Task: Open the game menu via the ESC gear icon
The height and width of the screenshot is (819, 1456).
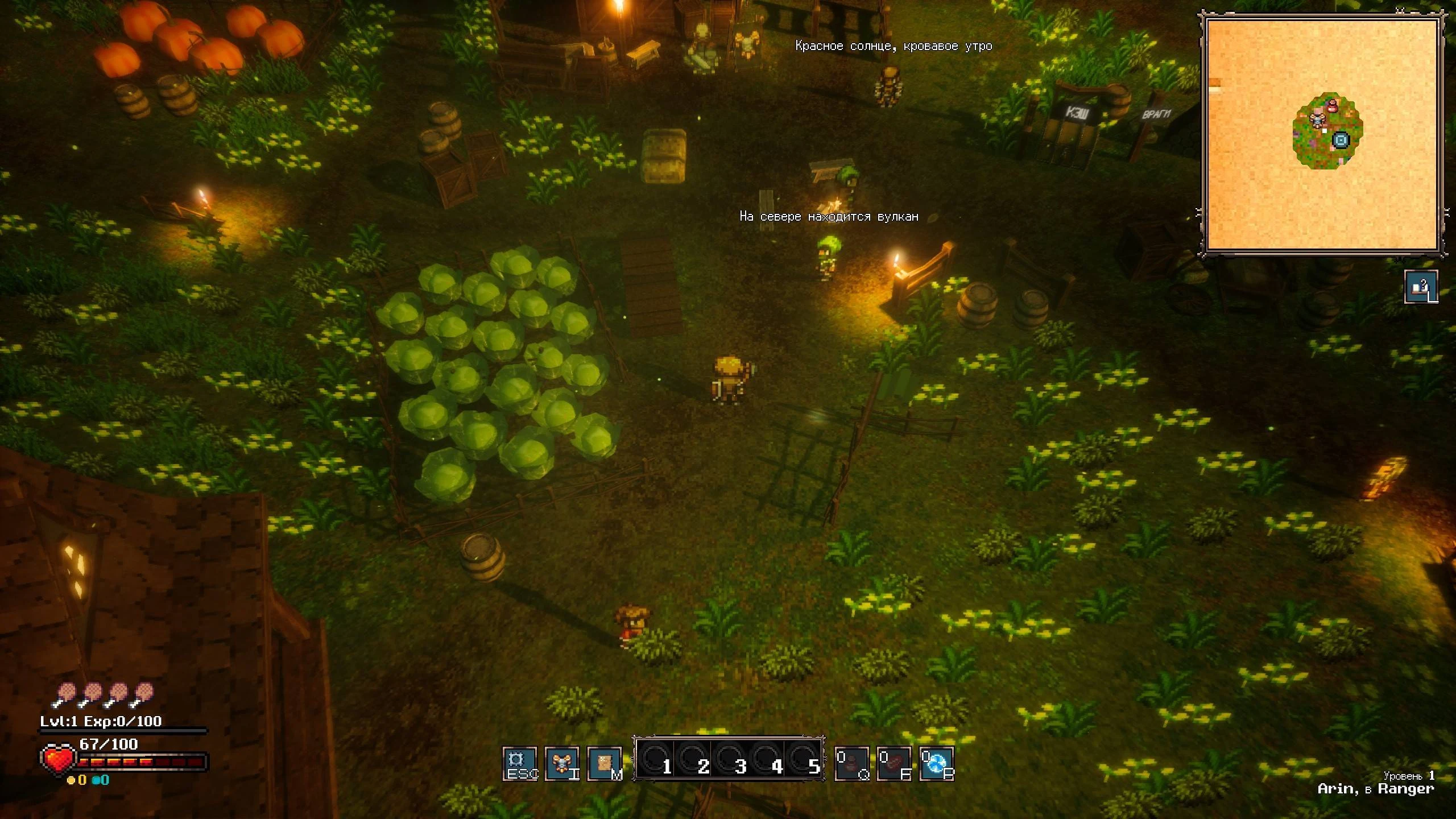Action: coord(521,765)
